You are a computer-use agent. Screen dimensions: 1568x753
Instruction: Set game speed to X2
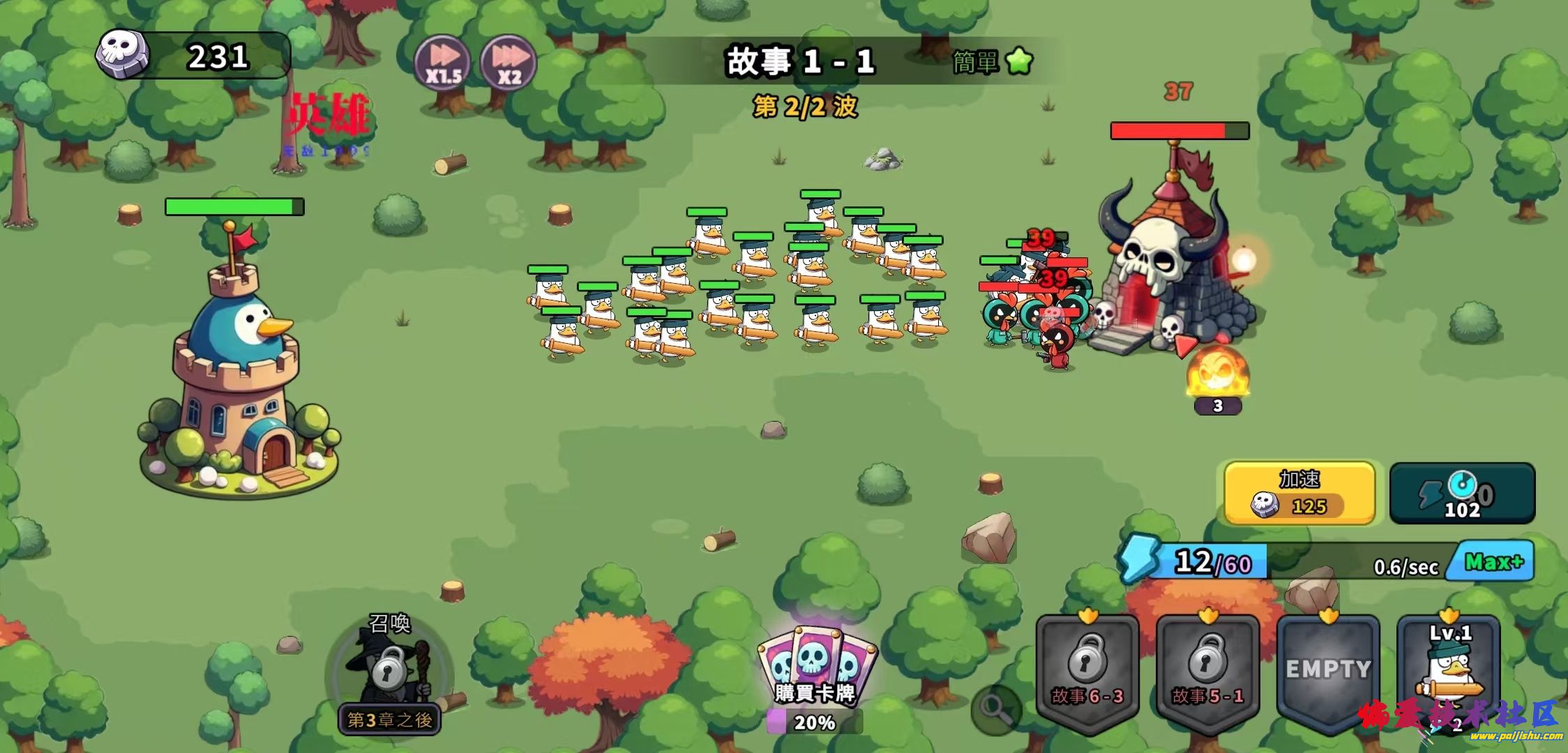(x=508, y=63)
